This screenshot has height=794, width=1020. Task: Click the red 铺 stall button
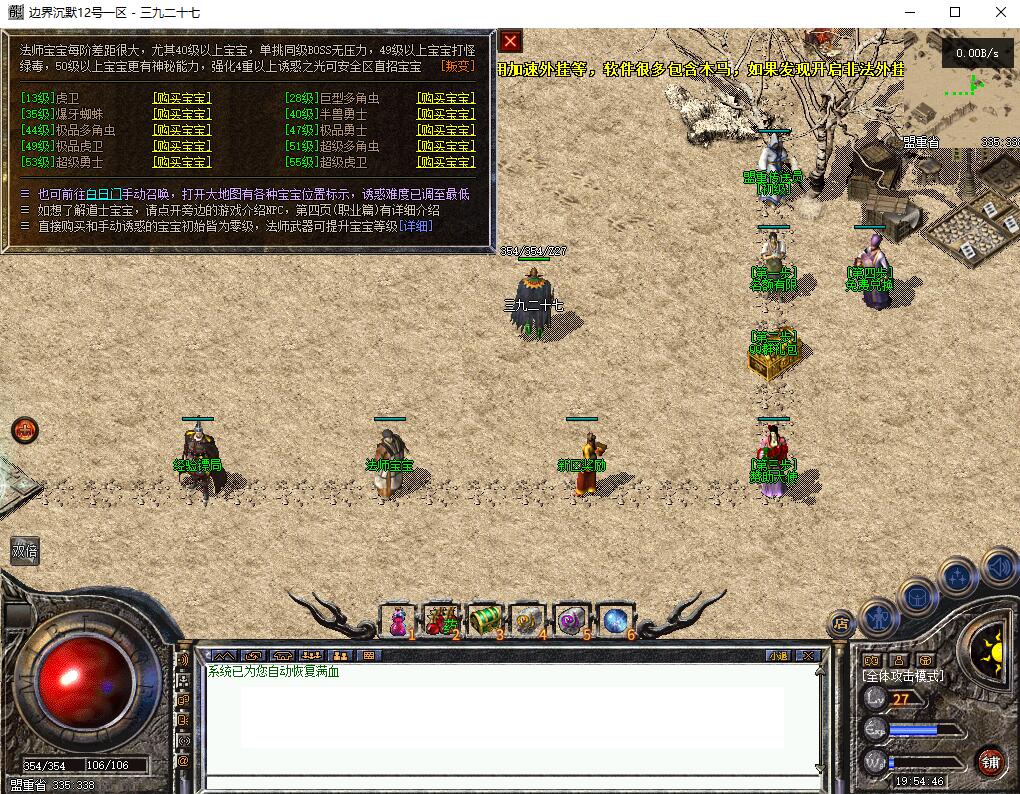[990, 761]
